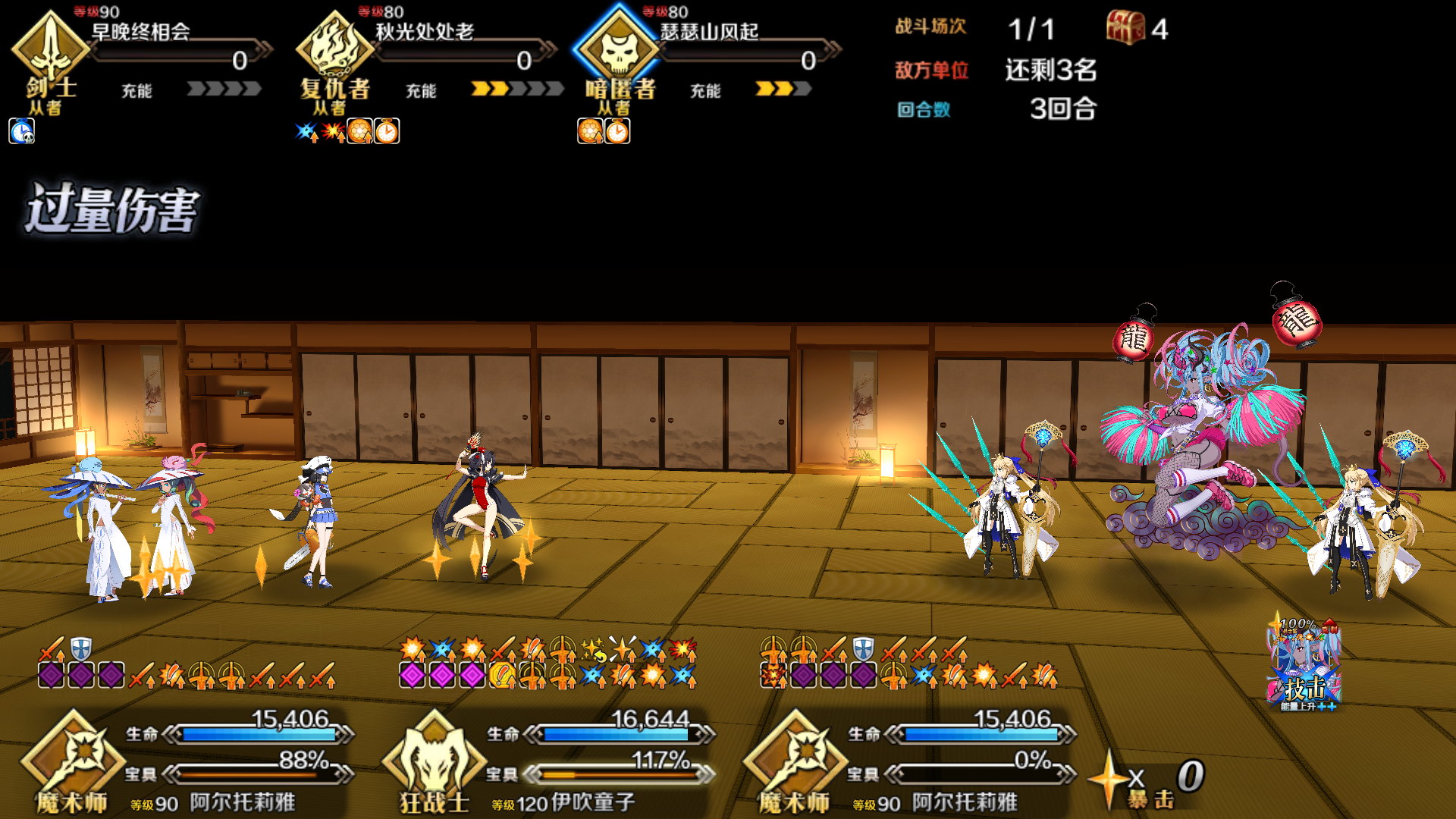1456x819 pixels.
Task: Click the shield defense buff on left 阿尔托莉雅
Action: [80, 651]
